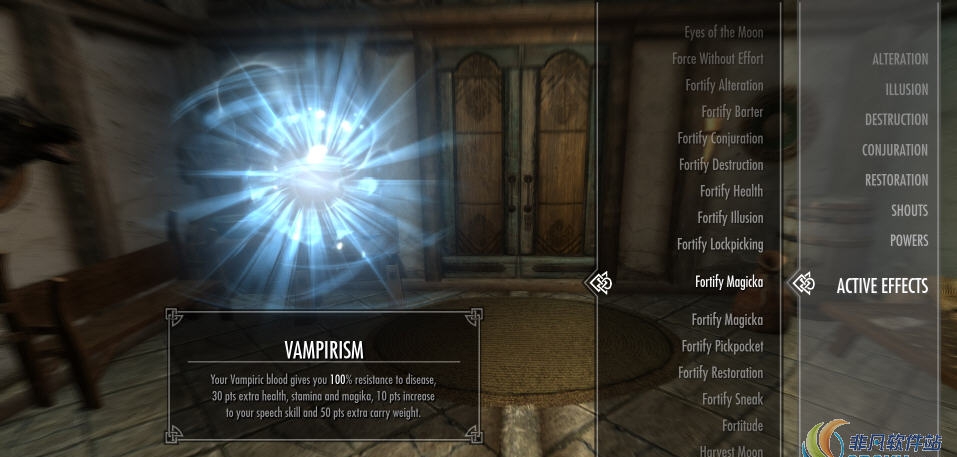Select the Fortify Health effect
The image size is (957, 457).
pyautogui.click(x=731, y=191)
